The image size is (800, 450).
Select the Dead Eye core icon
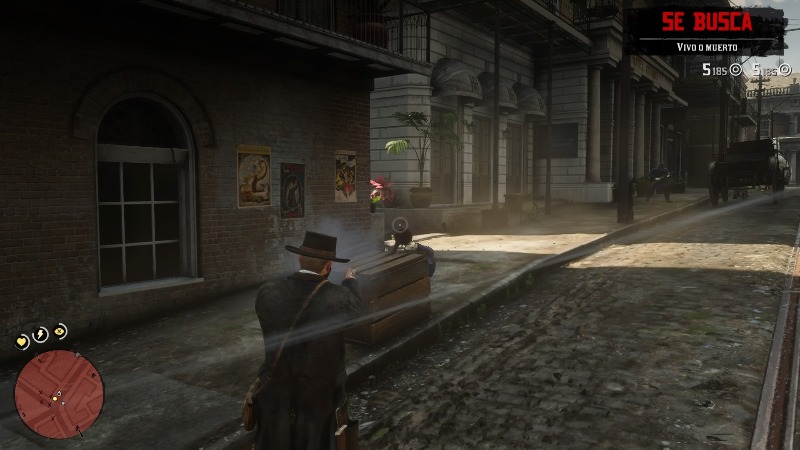(x=60, y=331)
